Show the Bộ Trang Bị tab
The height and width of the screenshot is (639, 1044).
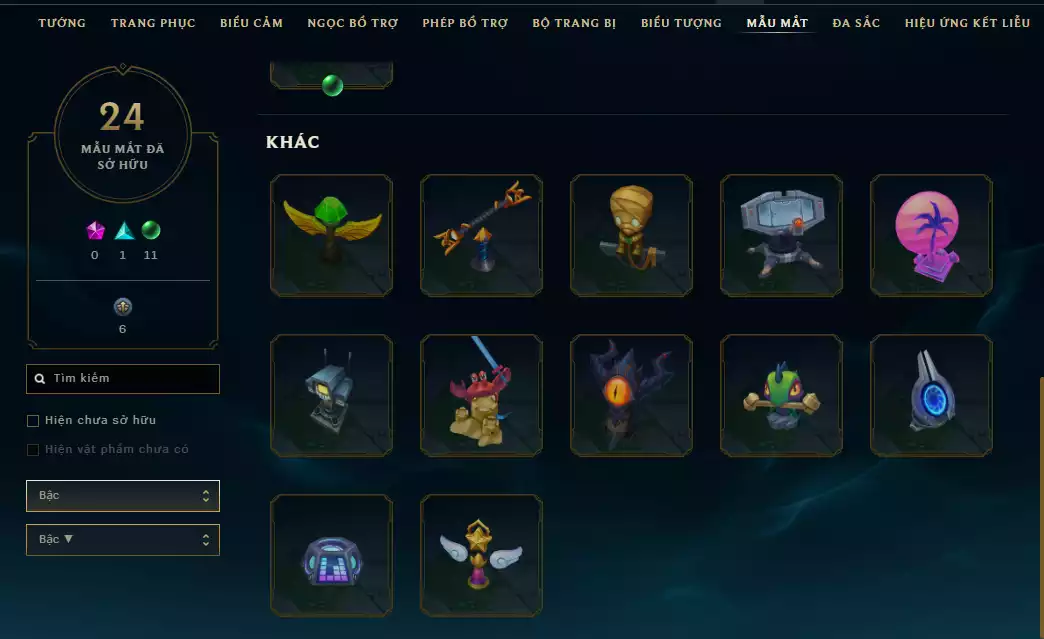point(574,23)
